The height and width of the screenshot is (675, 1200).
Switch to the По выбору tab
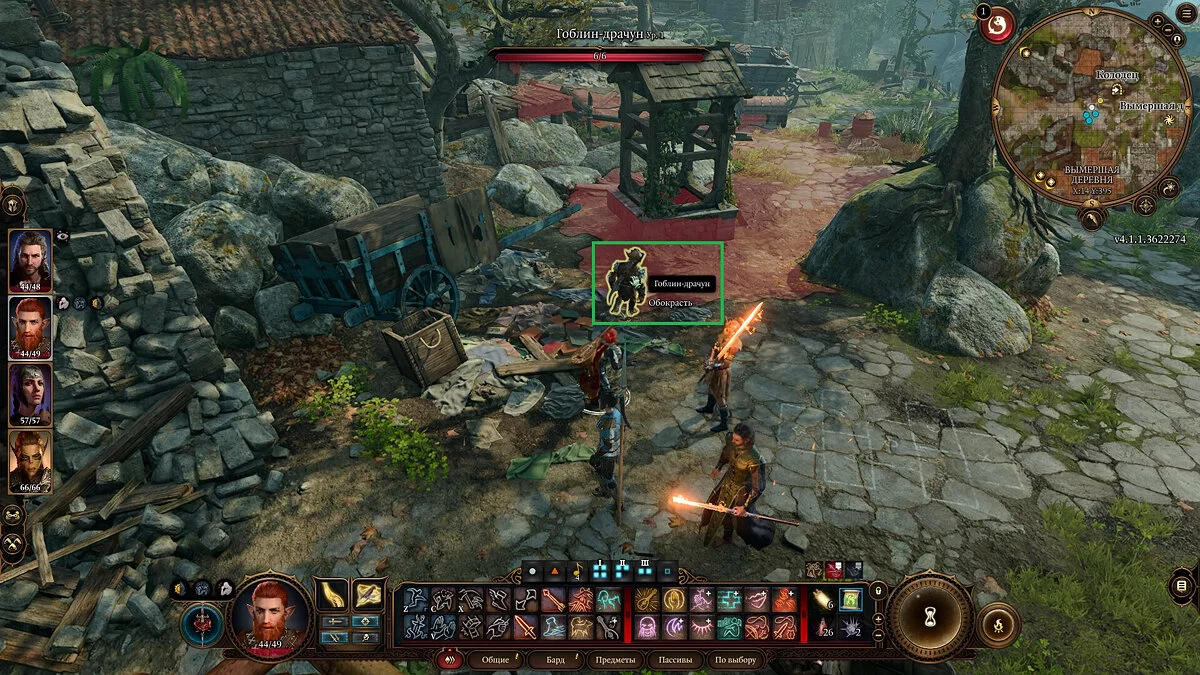coord(735,660)
